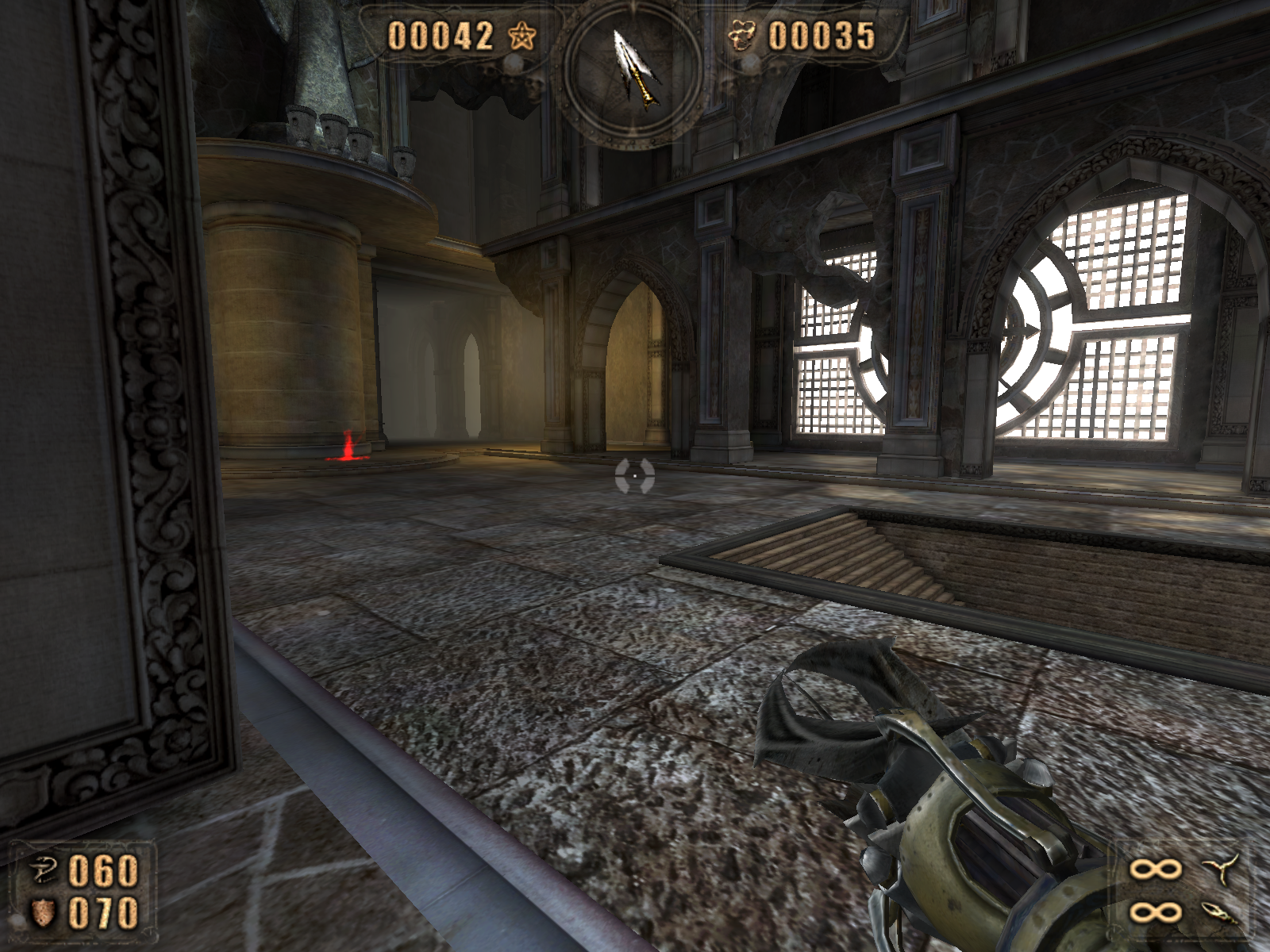Click the armor shield icon
This screenshot has height=952, width=1270.
pyautogui.click(x=41, y=913)
